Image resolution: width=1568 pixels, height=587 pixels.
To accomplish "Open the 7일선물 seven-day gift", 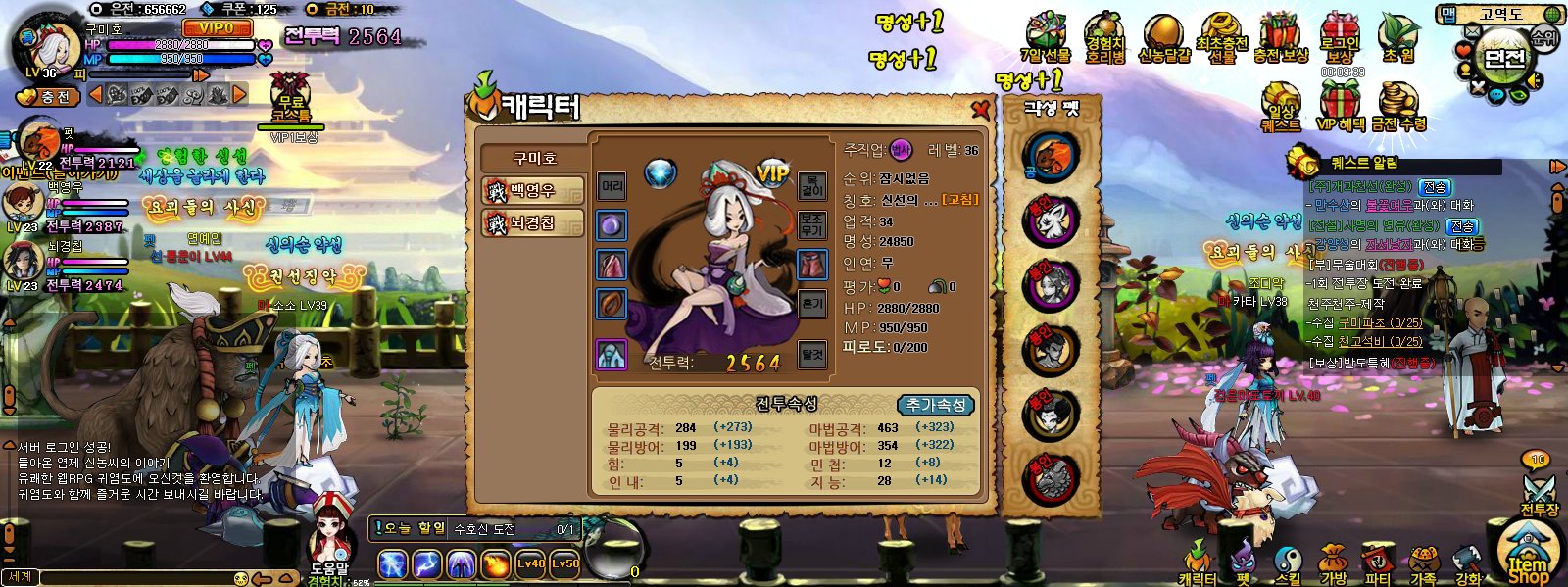I will pos(1046,39).
